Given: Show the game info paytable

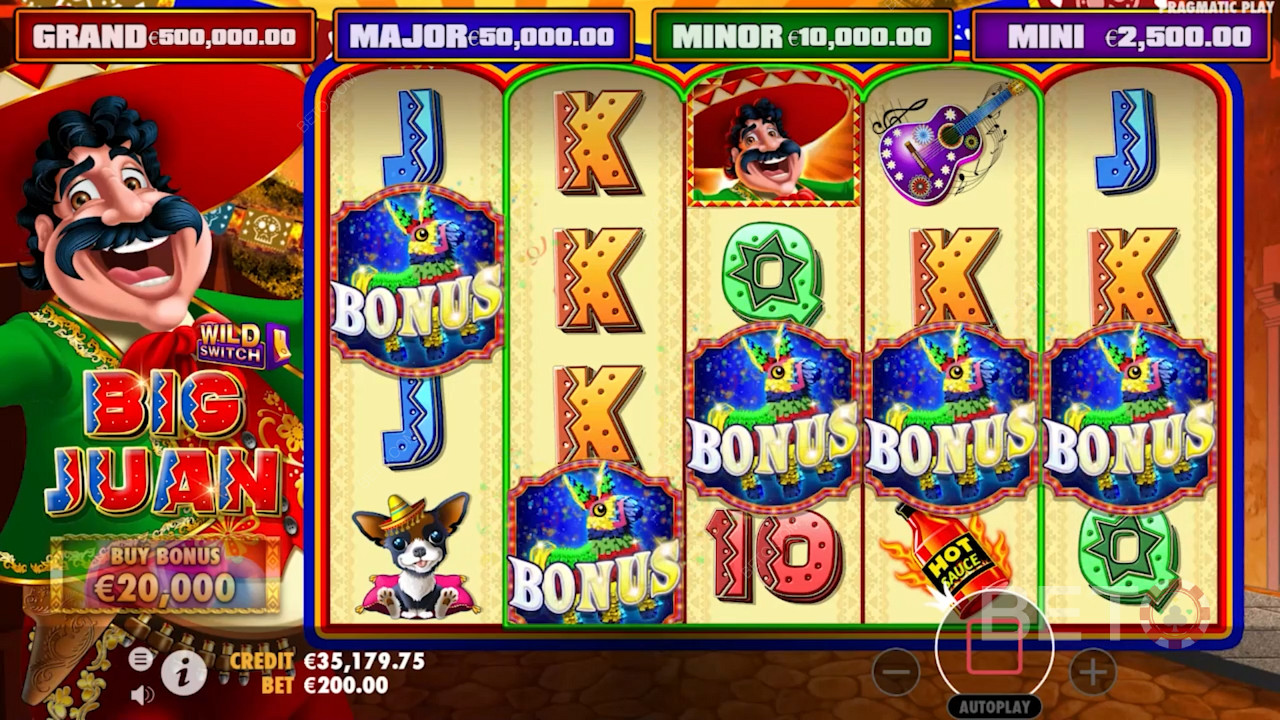Looking at the screenshot, I should coord(183,673).
